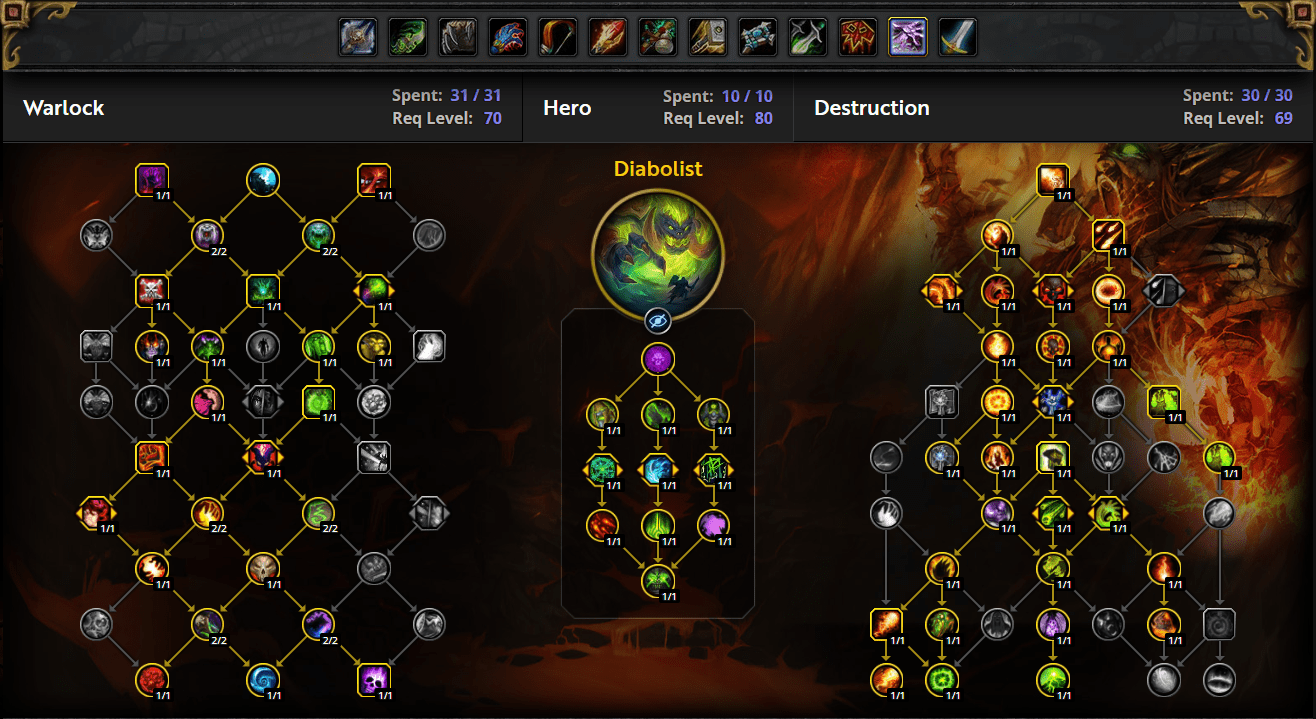Select the bottom capstone node of the Diabolist tree
1316x719 pixels.
[657, 579]
